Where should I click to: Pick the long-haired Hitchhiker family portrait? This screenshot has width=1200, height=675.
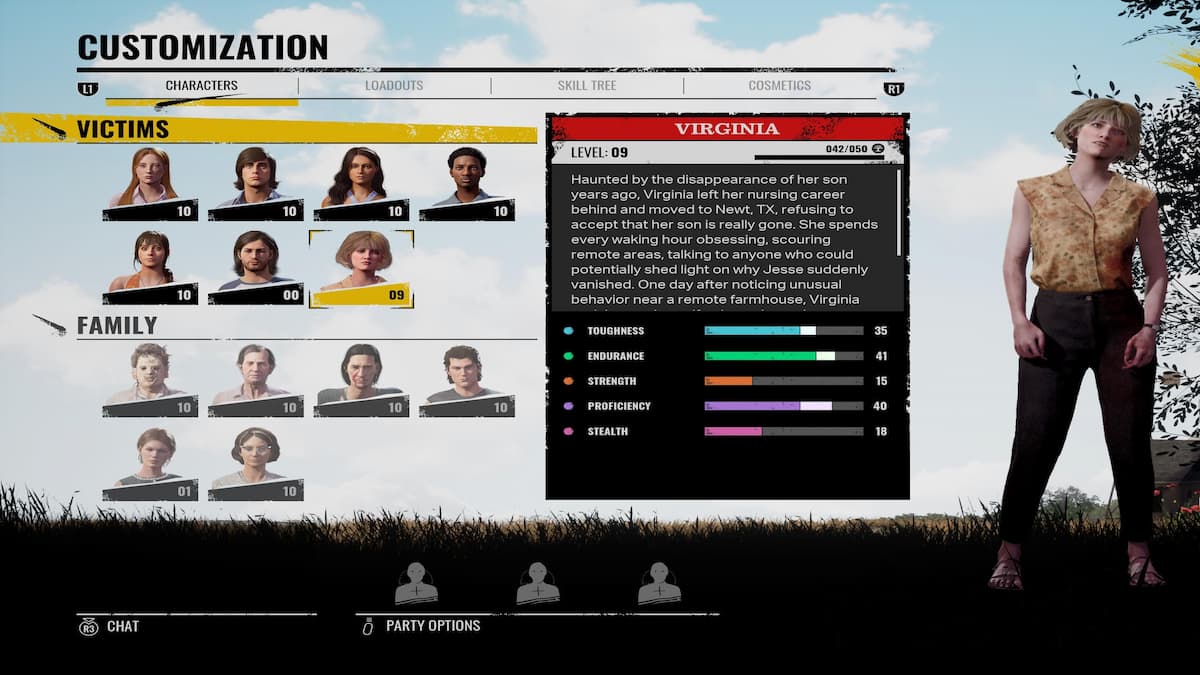coord(361,380)
